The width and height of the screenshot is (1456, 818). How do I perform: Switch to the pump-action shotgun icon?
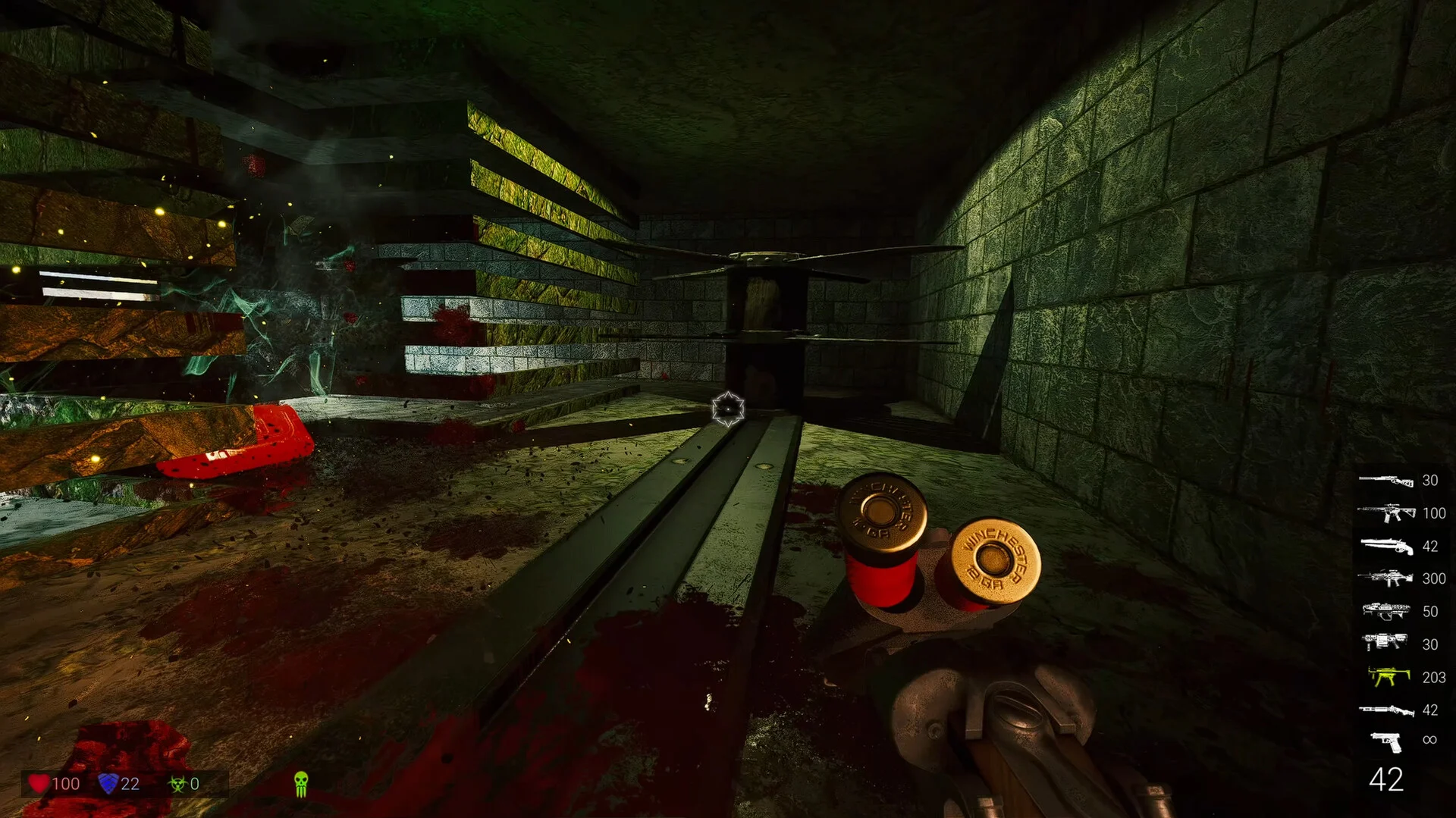click(x=1385, y=710)
